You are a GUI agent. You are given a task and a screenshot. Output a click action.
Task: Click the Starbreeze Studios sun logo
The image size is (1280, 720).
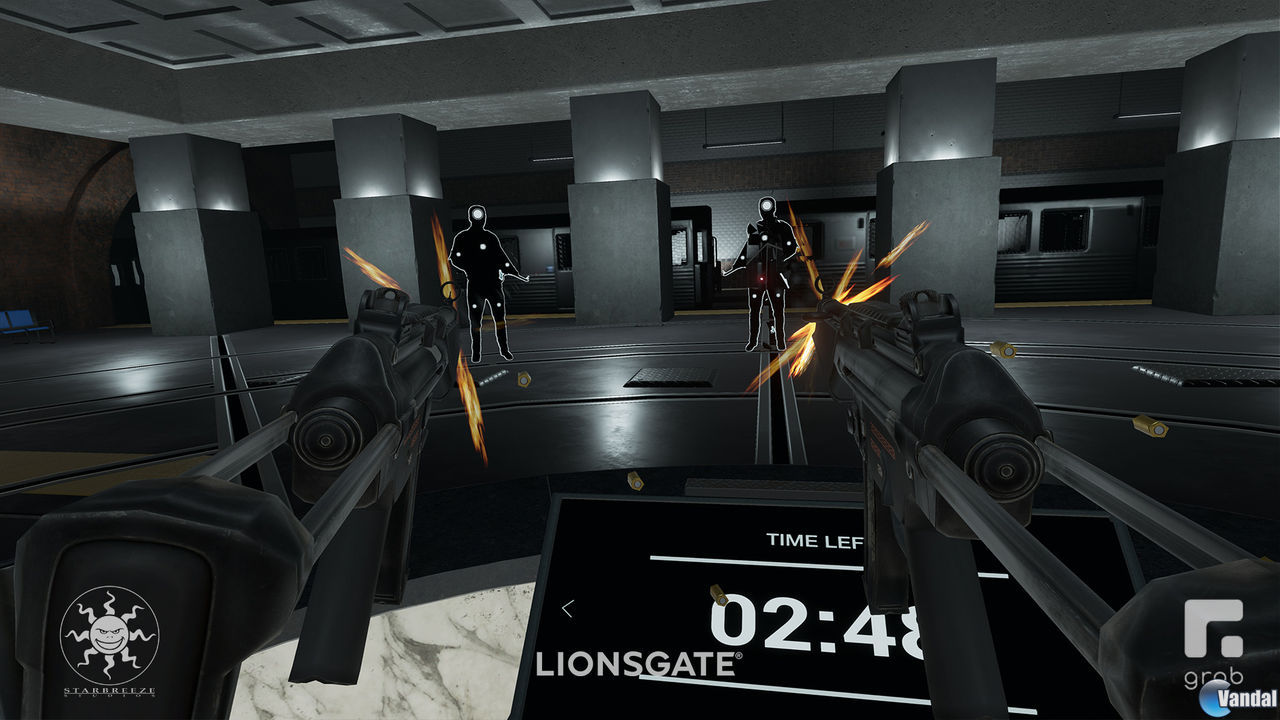click(110, 630)
